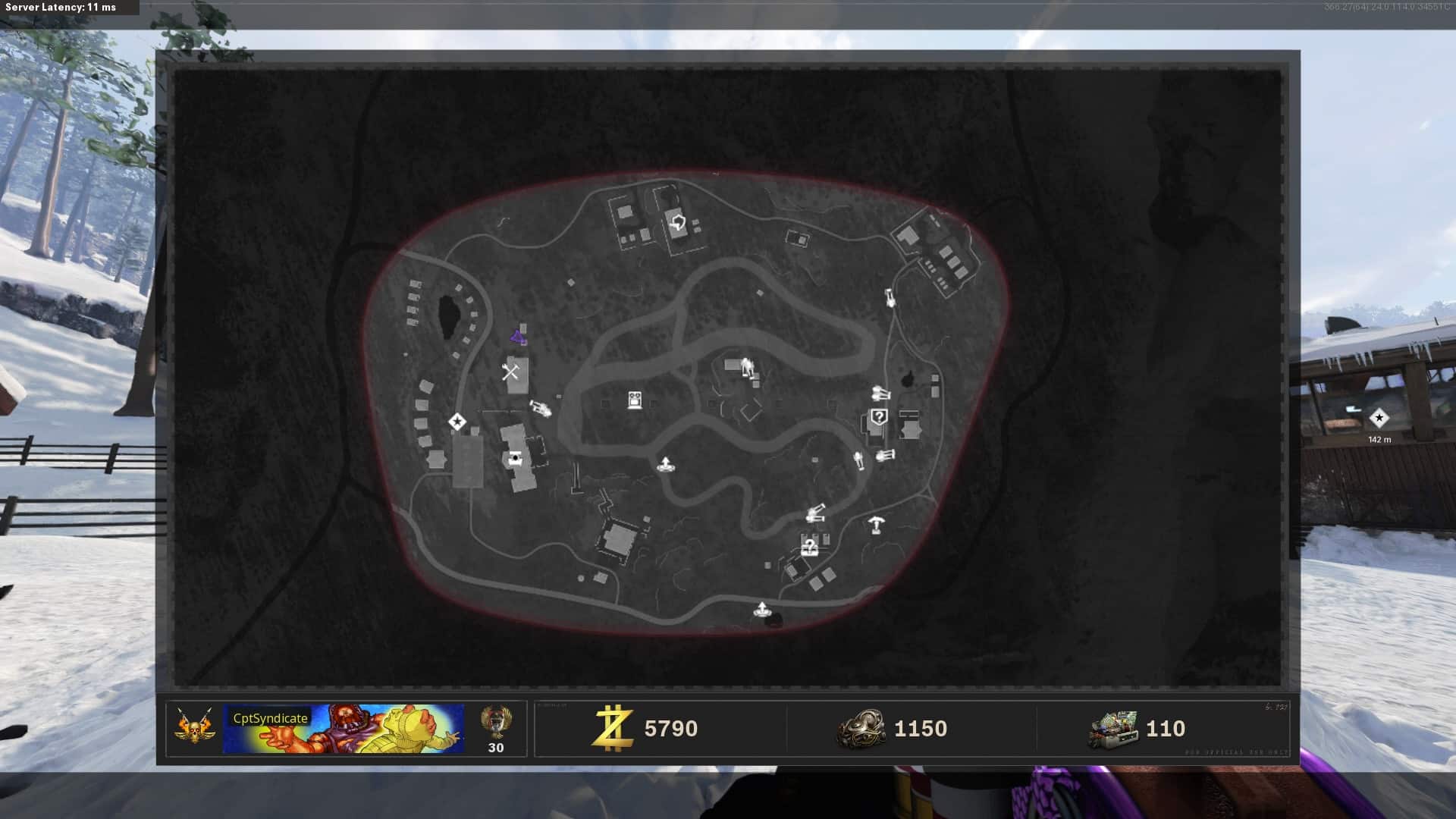1456x819 pixels.
Task: Choose the jump pad marker at map's southern edge
Action: pyautogui.click(x=761, y=610)
